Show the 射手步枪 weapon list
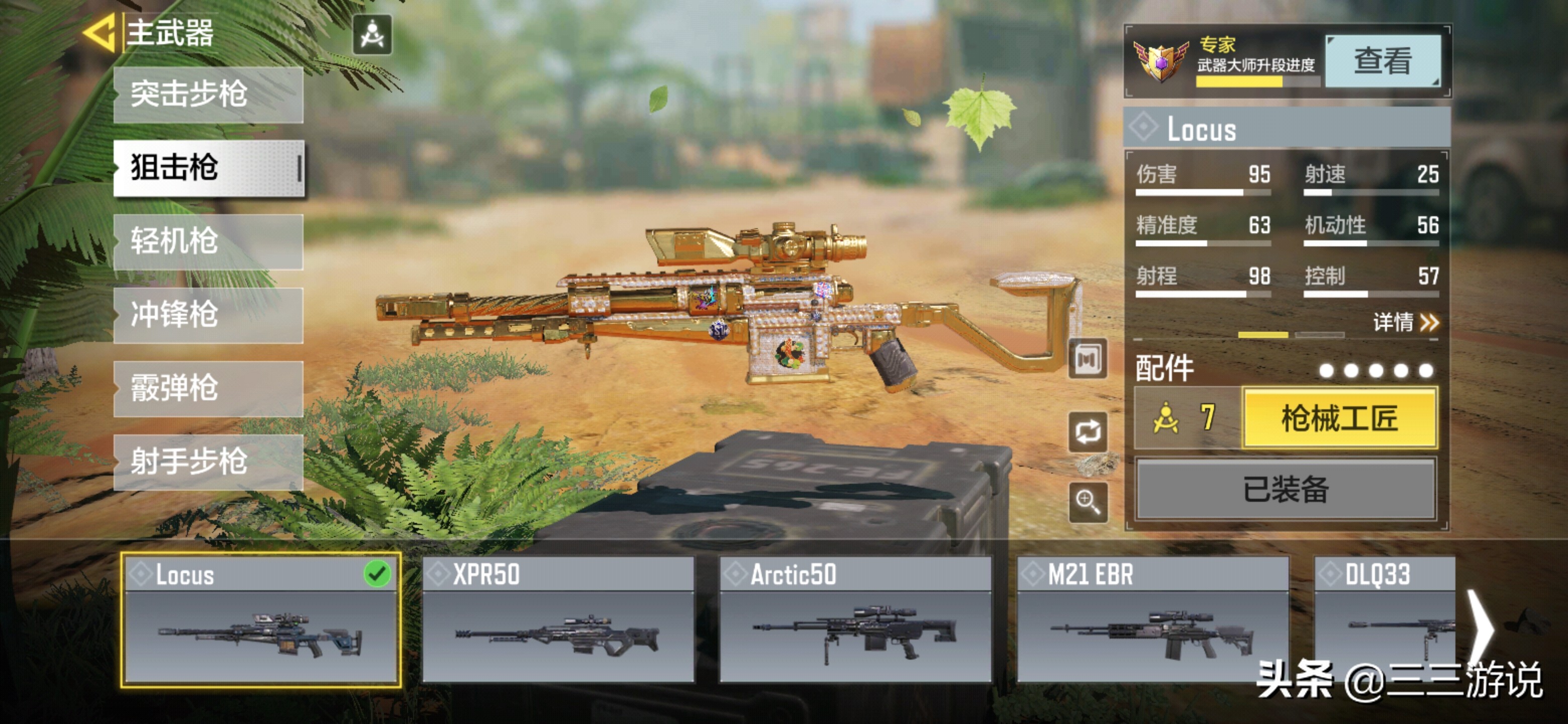Screen dimensions: 1568x724 click(208, 462)
